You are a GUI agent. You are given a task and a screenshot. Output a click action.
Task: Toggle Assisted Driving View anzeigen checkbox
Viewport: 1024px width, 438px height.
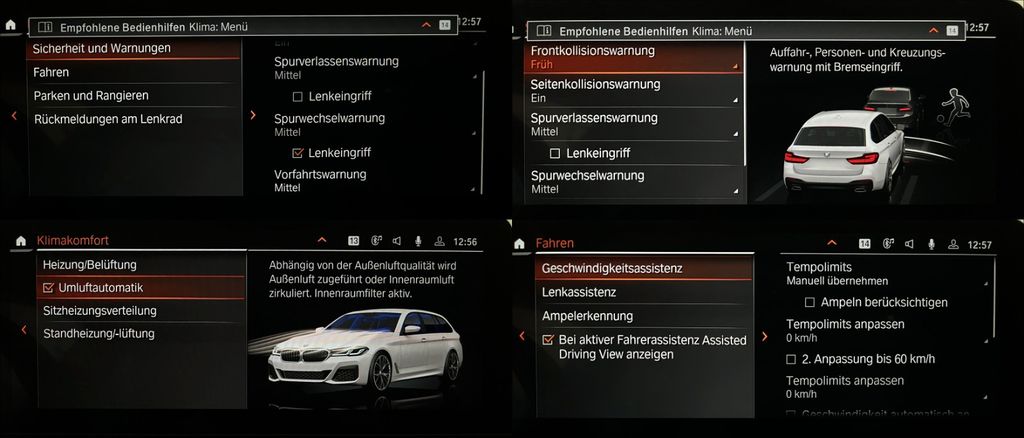[x=547, y=340]
